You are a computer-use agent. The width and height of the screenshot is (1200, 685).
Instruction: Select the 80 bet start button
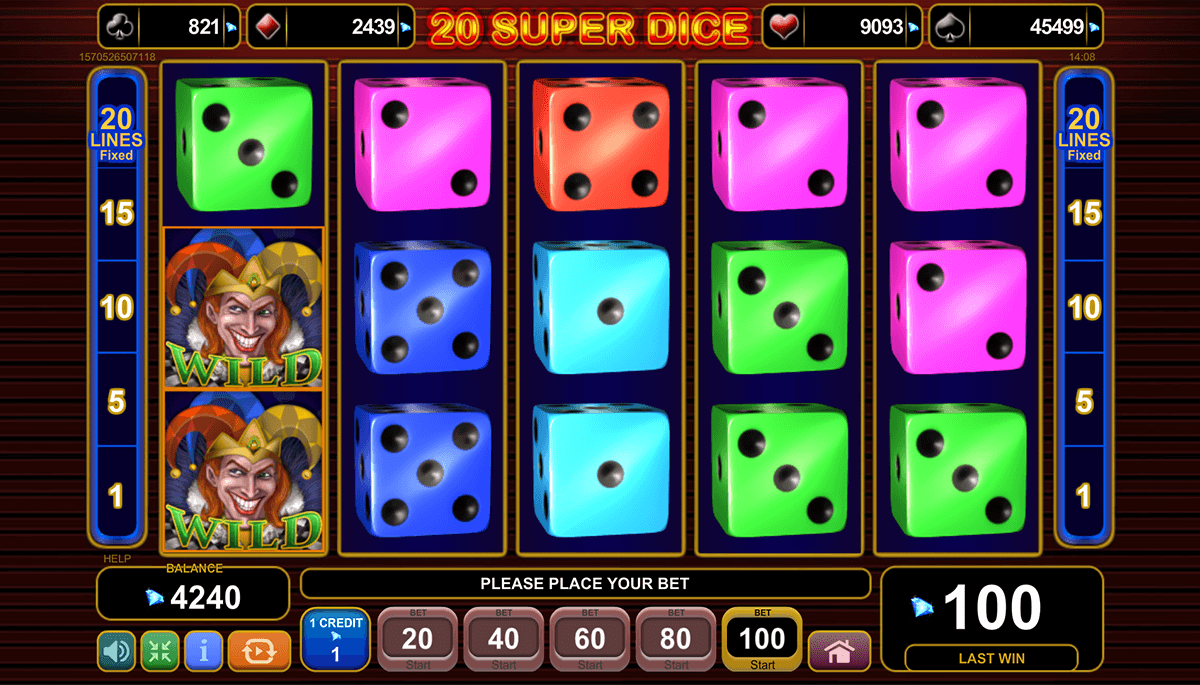coord(676,640)
